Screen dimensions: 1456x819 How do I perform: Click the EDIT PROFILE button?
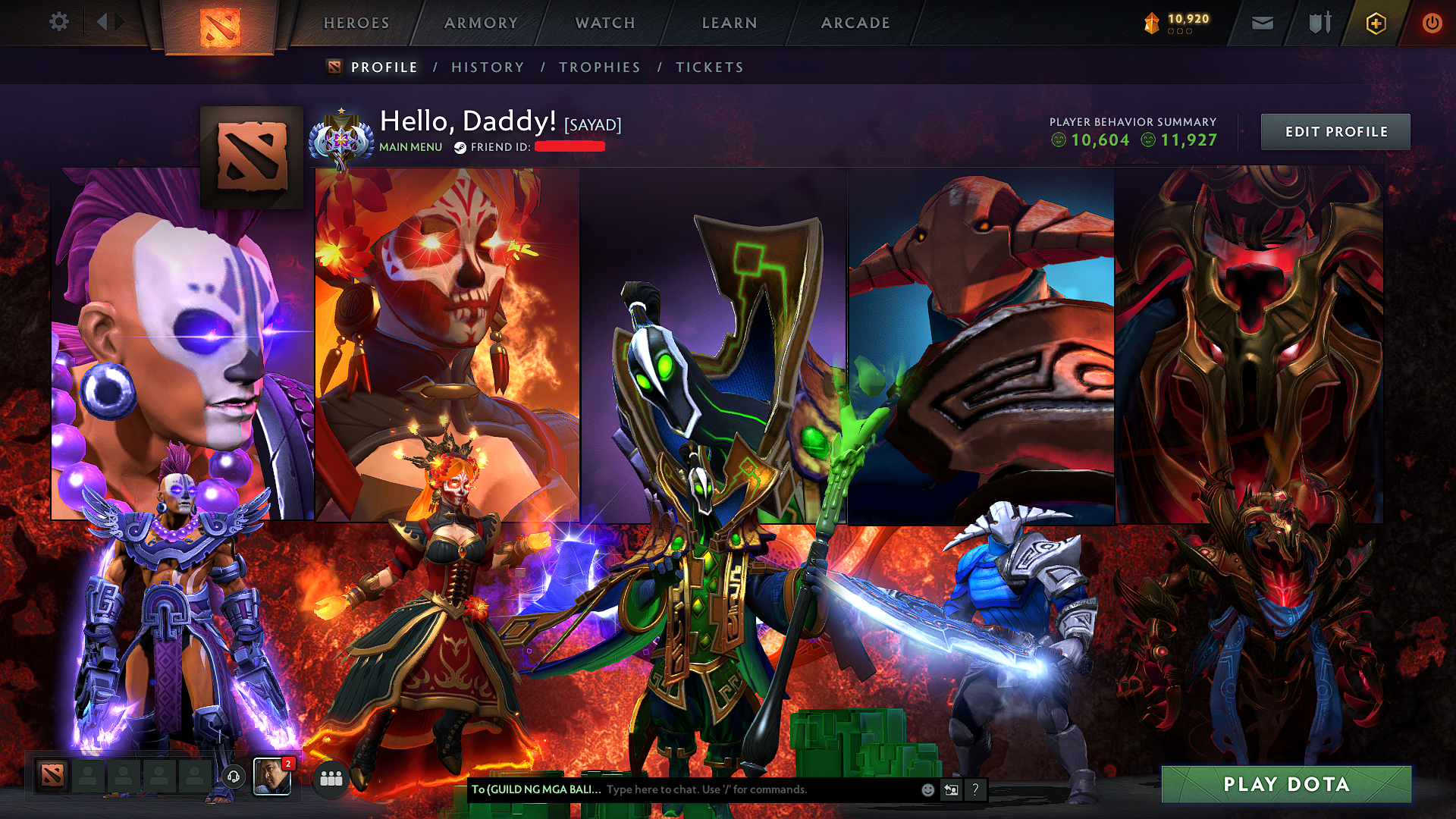[1335, 131]
